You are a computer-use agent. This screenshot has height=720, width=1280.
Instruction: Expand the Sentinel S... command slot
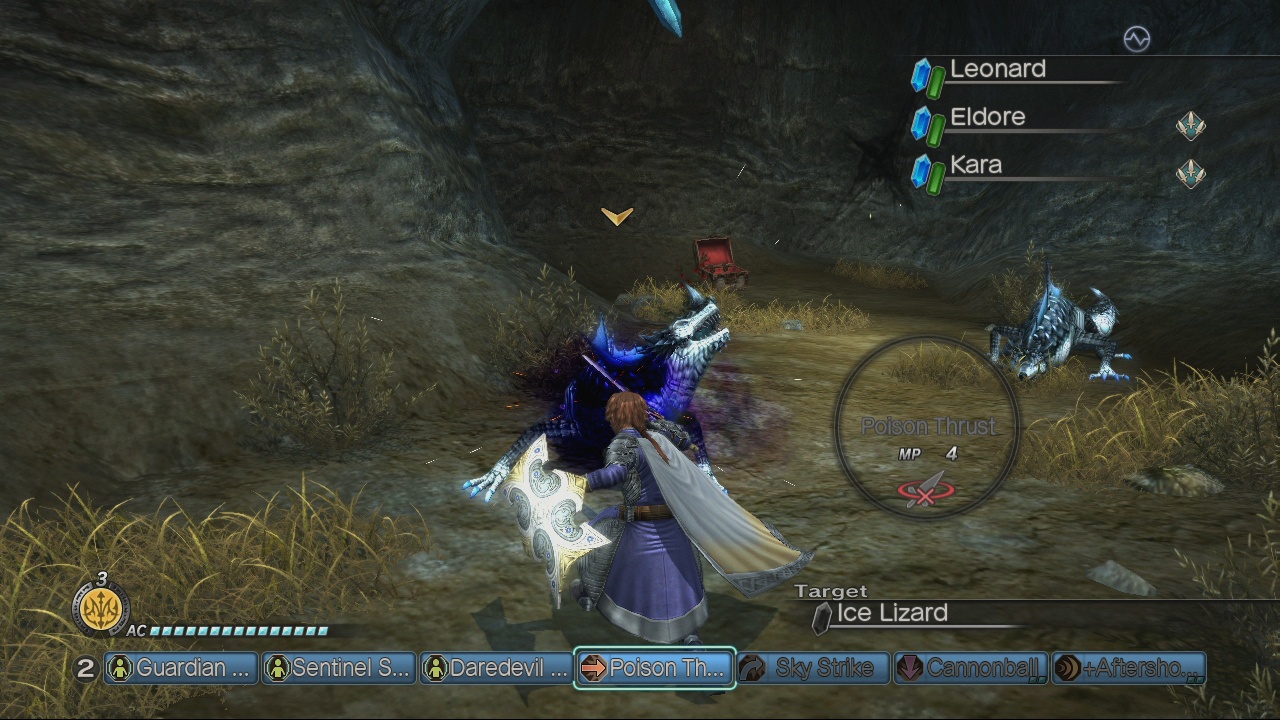click(x=338, y=667)
